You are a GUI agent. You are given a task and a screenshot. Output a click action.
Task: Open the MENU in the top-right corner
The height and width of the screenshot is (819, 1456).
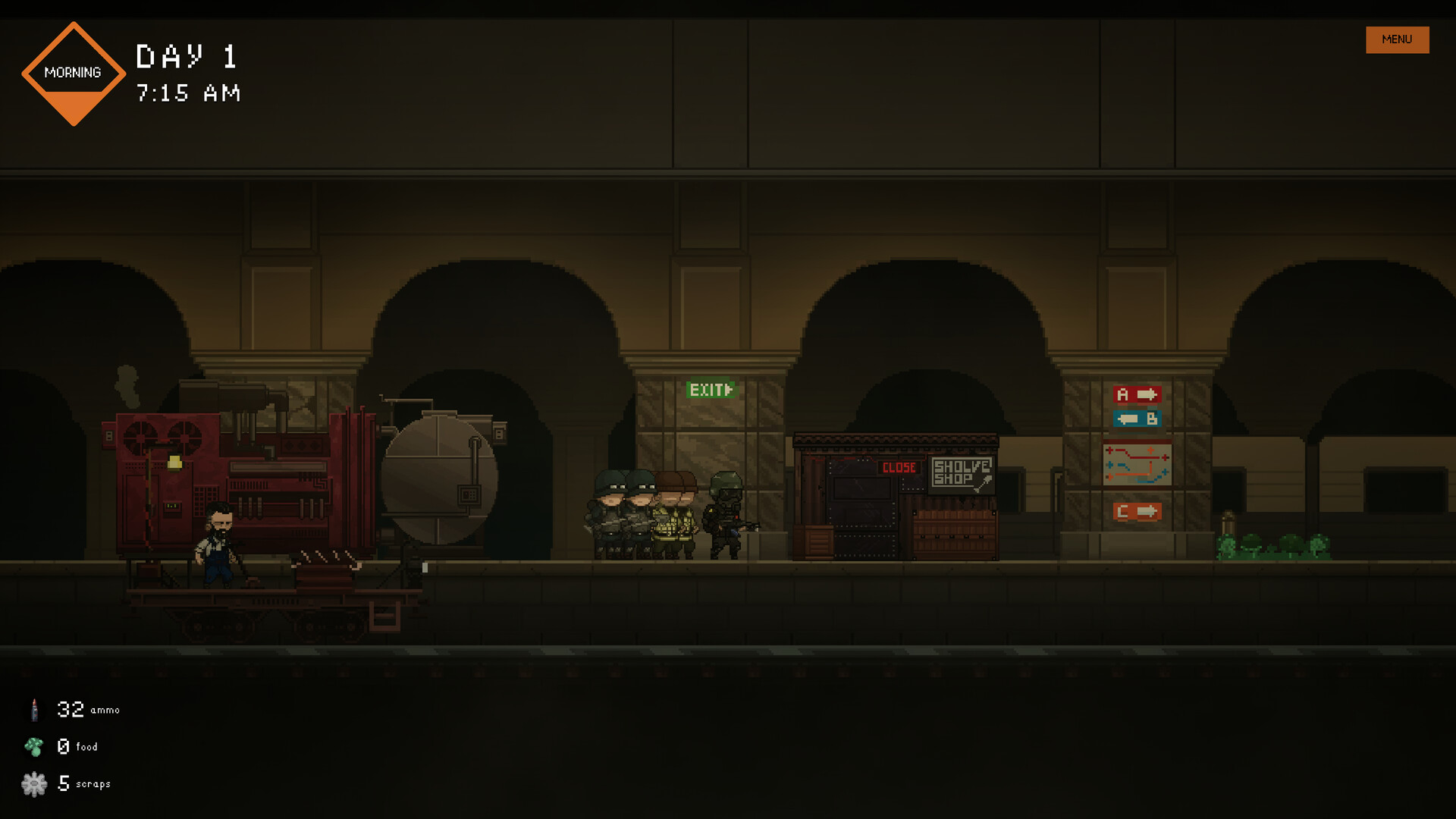(x=1396, y=39)
